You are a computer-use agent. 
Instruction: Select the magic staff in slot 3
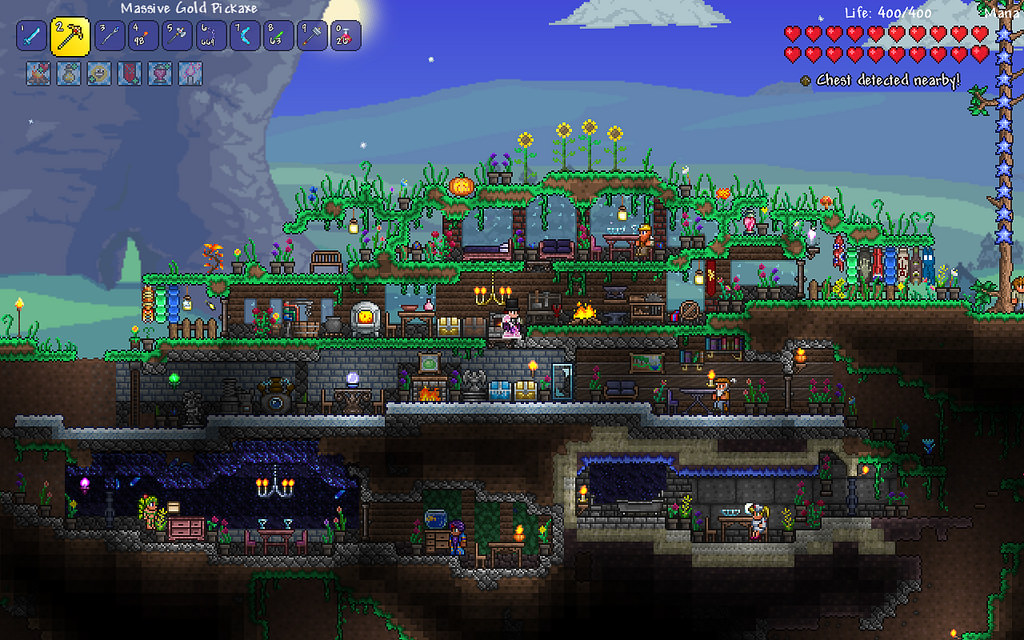[x=108, y=36]
